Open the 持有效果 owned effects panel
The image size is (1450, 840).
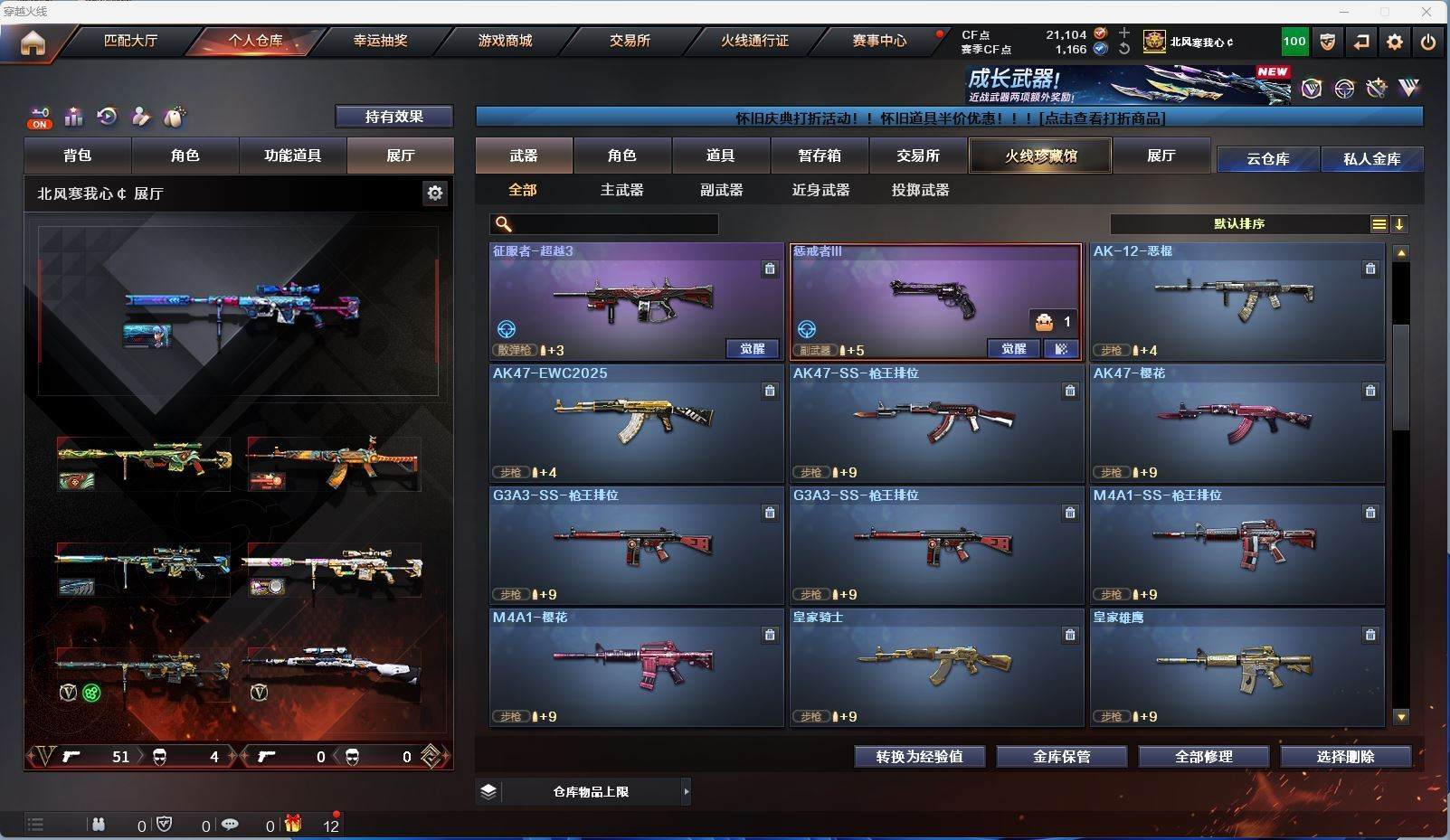[x=393, y=117]
